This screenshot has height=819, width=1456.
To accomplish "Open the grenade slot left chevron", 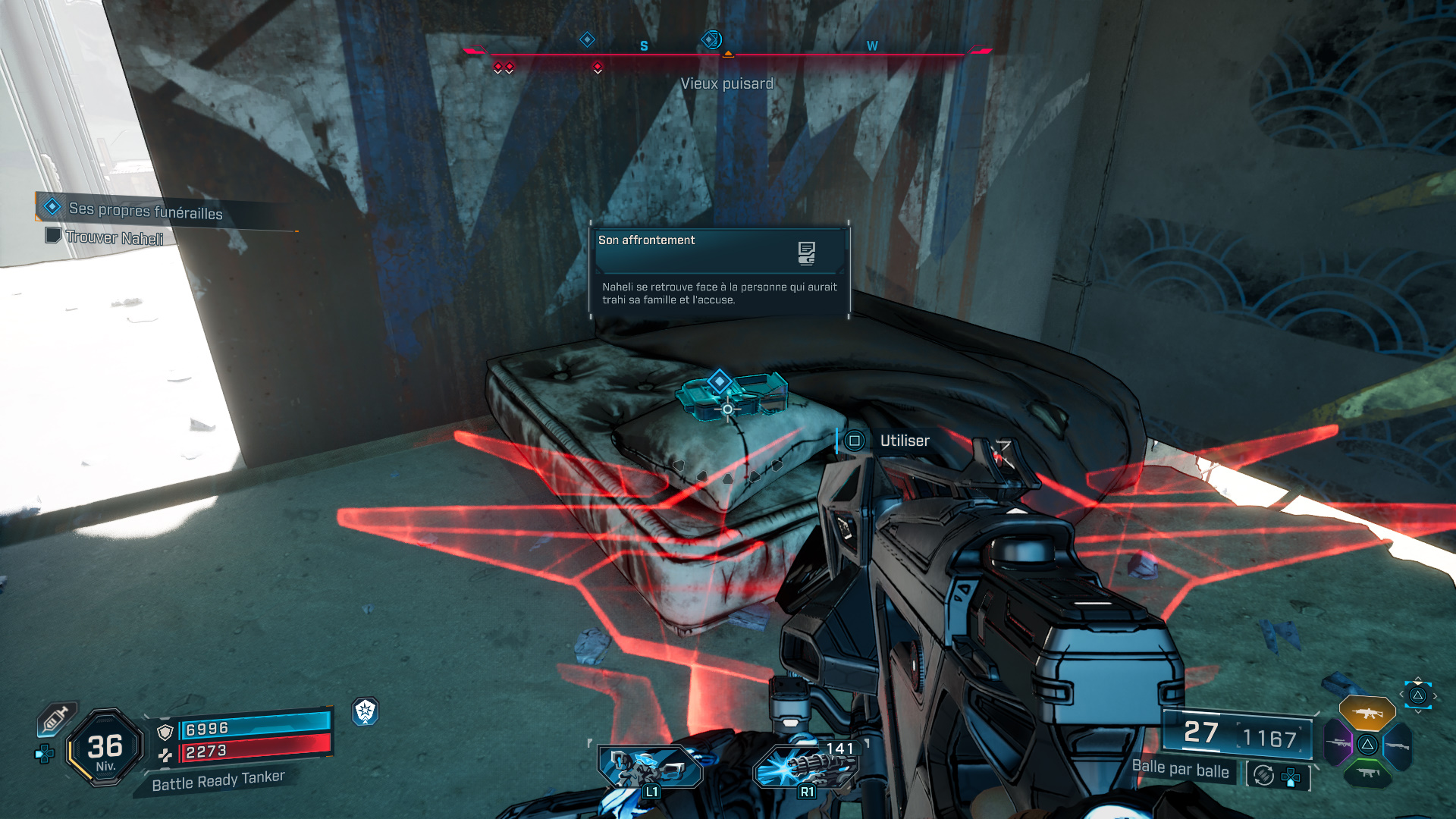I will click(1401, 694).
